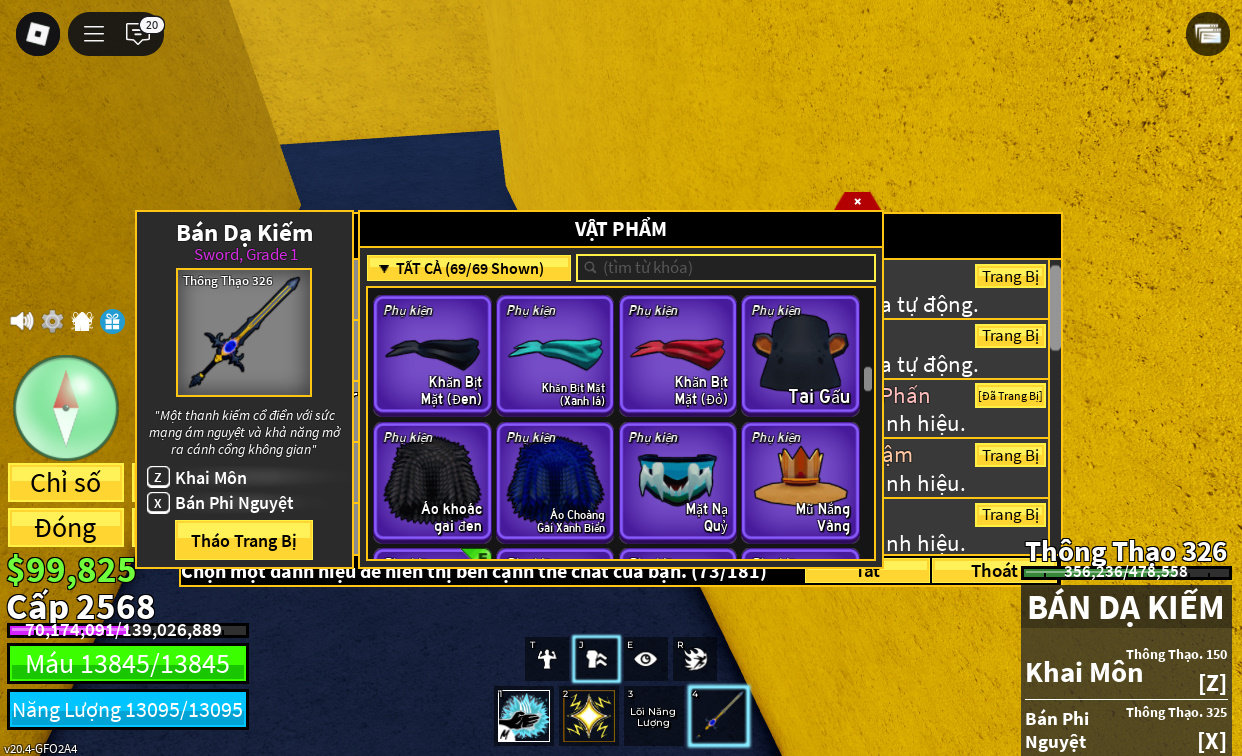The image size is (1242, 756).
Task: Open the Roblox chat overlay
Action: [x=138, y=34]
